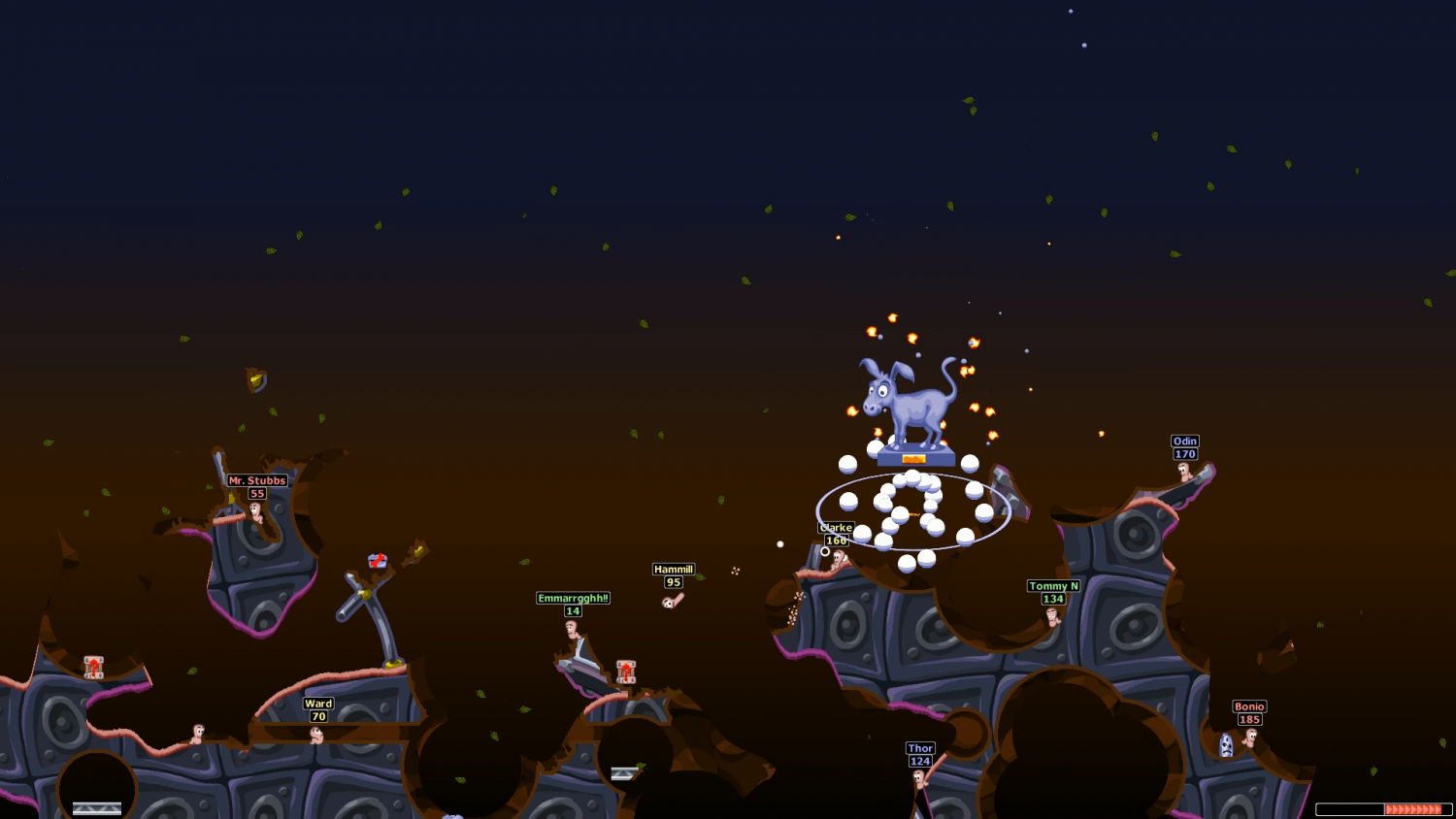
Task: Select the mystery crate on the far left ledge
Action: (x=92, y=668)
